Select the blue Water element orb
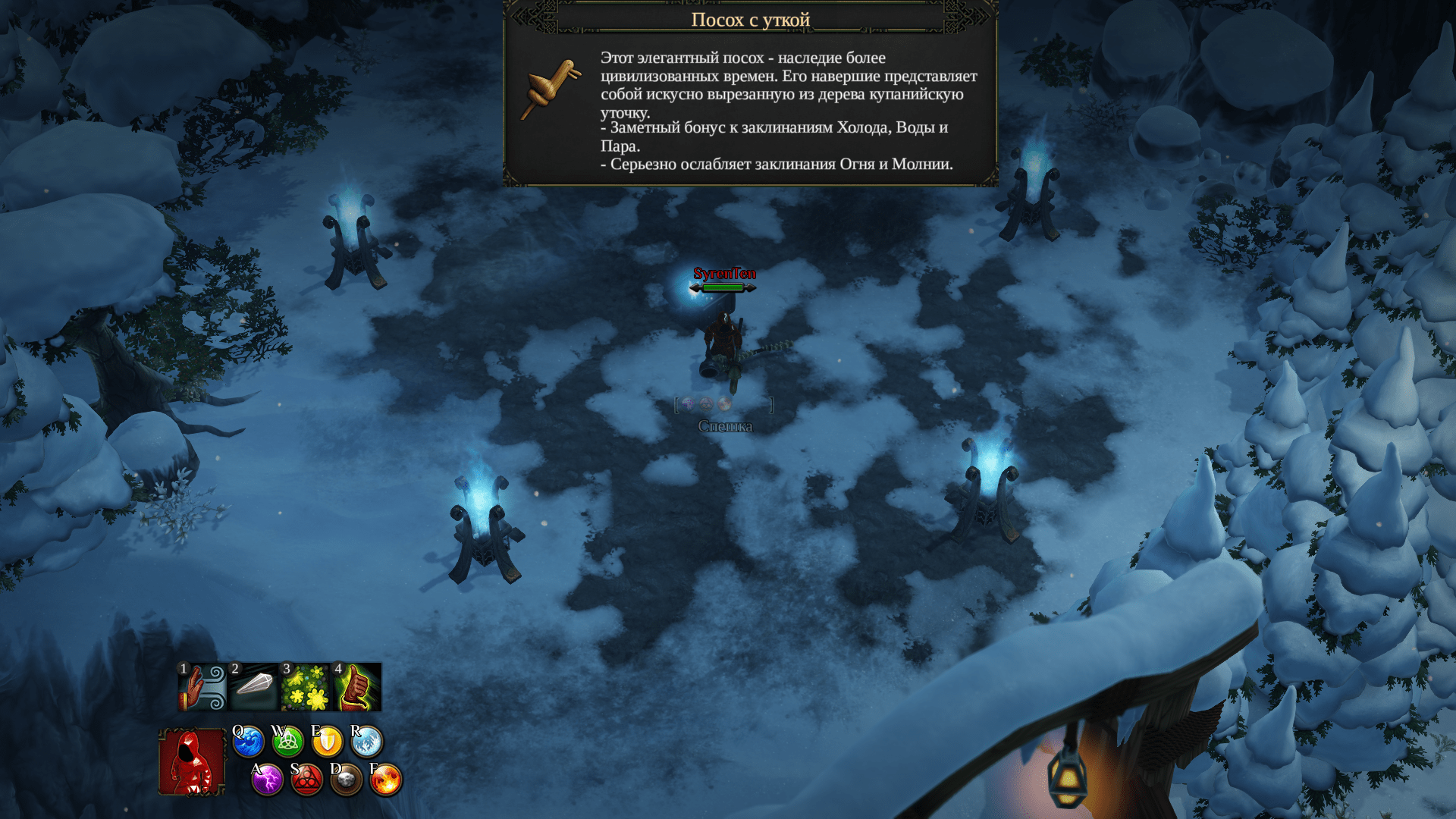This screenshot has width=1456, height=819. [248, 742]
